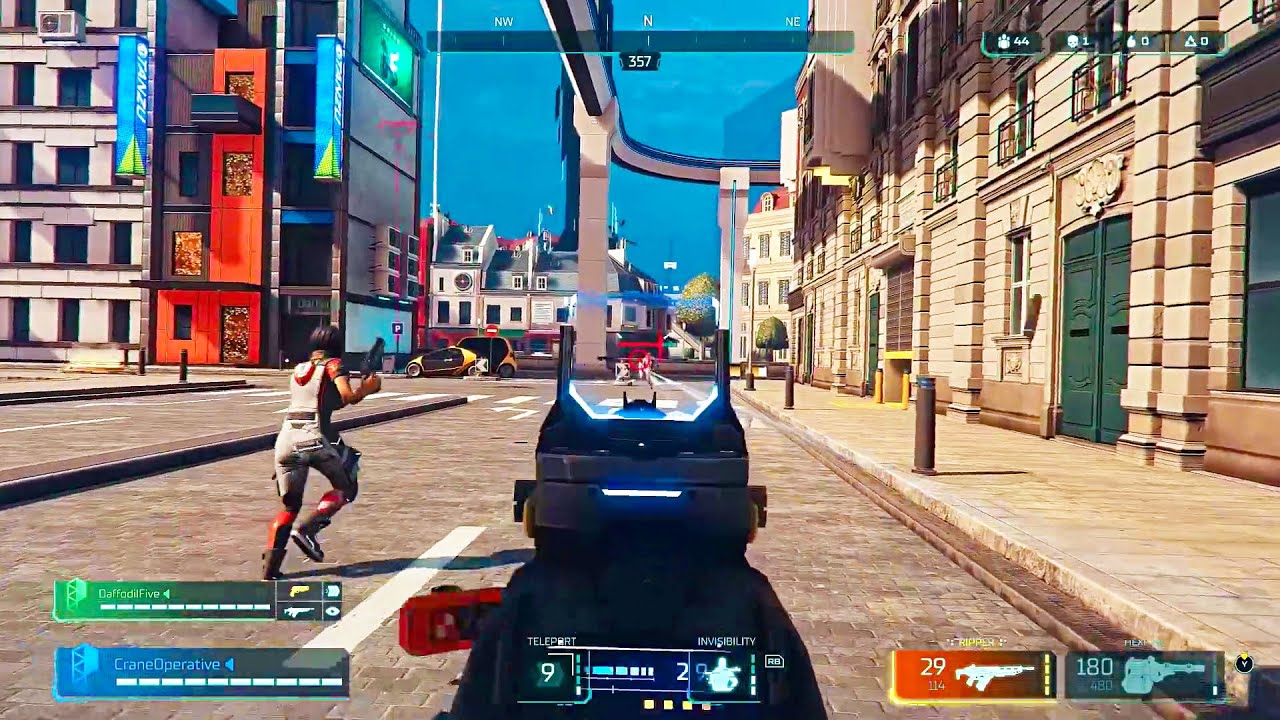The height and width of the screenshot is (720, 1280).
Task: Click the players remaining icon
Action: [1003, 42]
